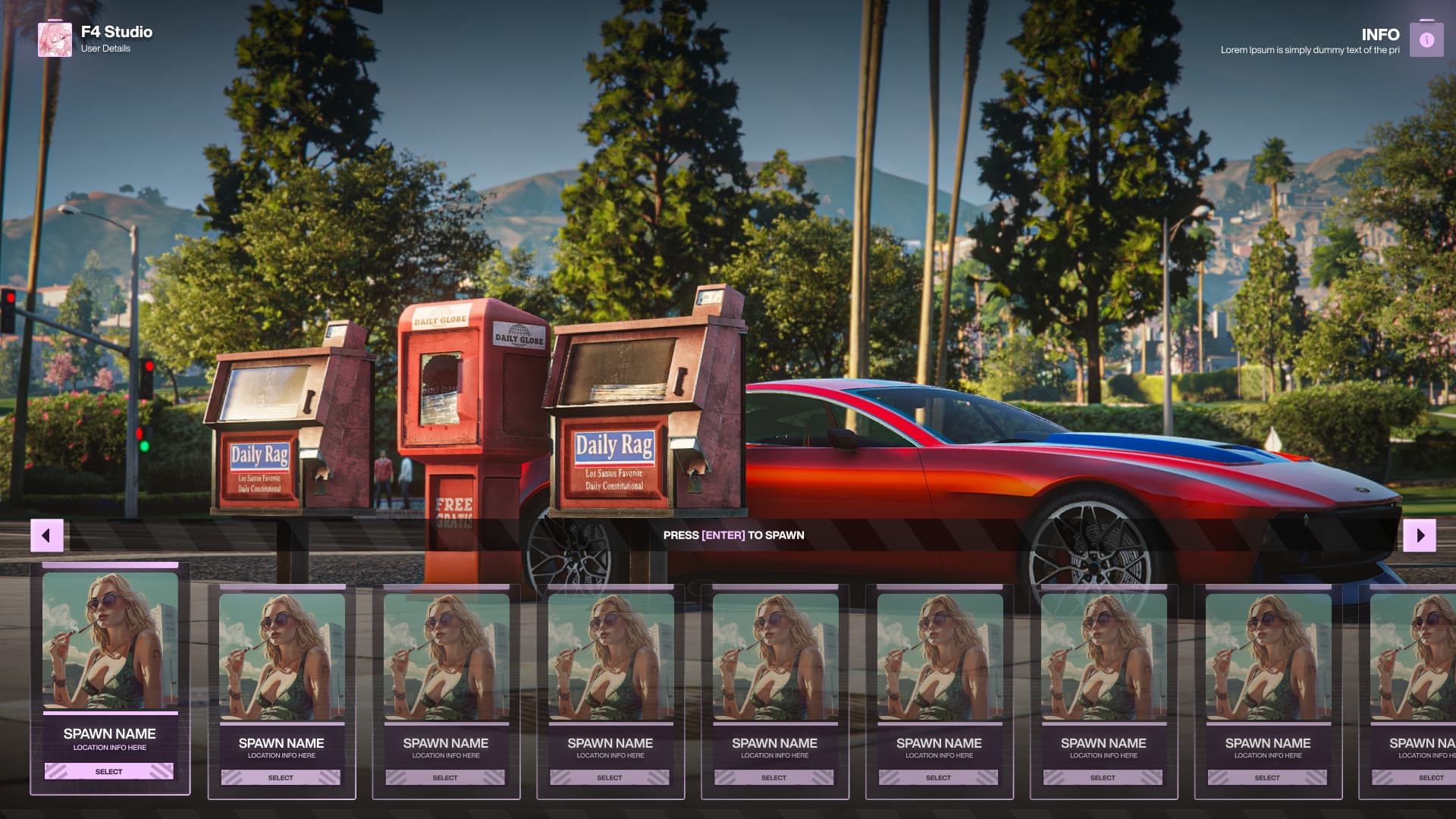Open User Details under F4 Studio
The width and height of the screenshot is (1456, 819).
tap(105, 49)
